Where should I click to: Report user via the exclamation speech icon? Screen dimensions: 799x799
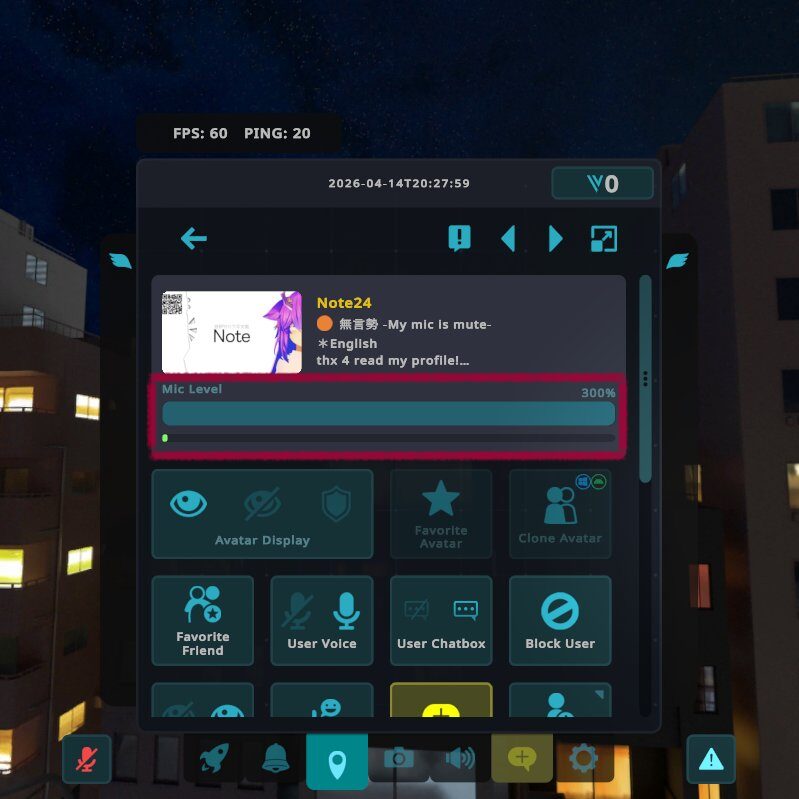pos(459,238)
